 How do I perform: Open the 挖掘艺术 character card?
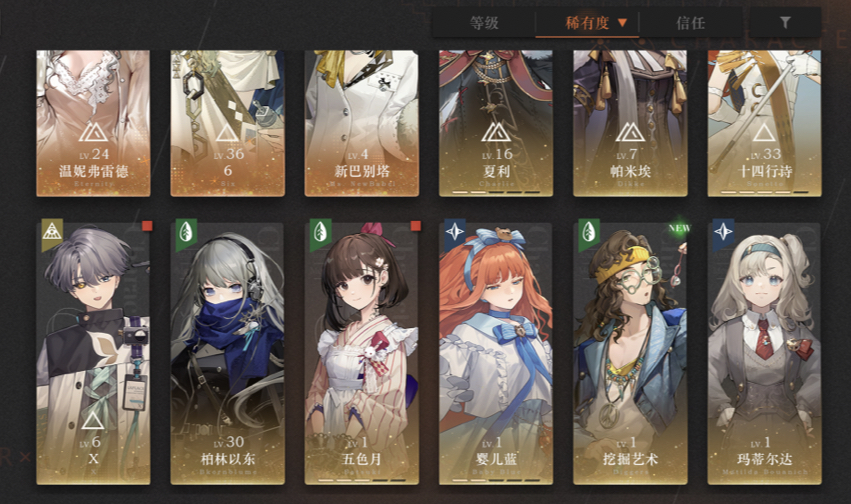[x=630, y=350]
